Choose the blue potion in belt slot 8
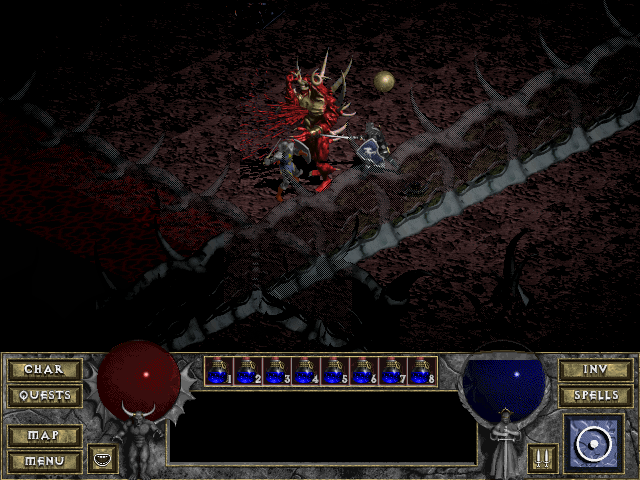 point(421,371)
